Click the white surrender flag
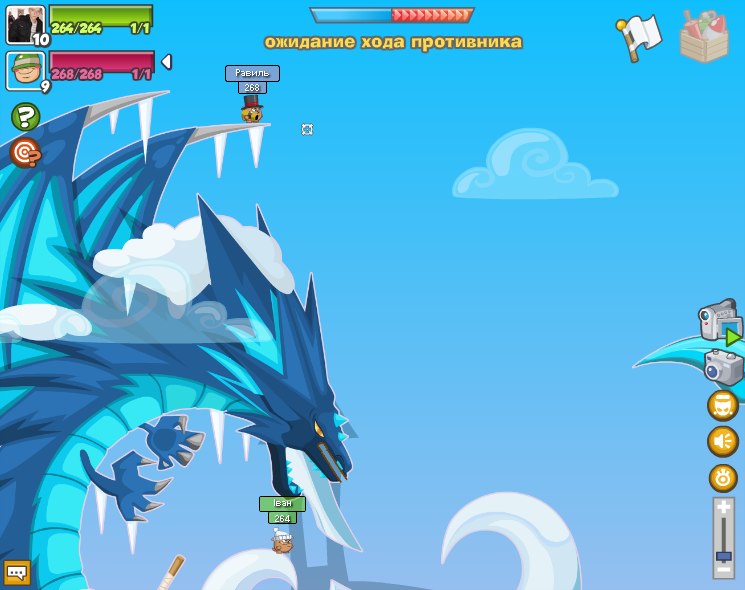The width and height of the screenshot is (745, 590). pos(641,36)
